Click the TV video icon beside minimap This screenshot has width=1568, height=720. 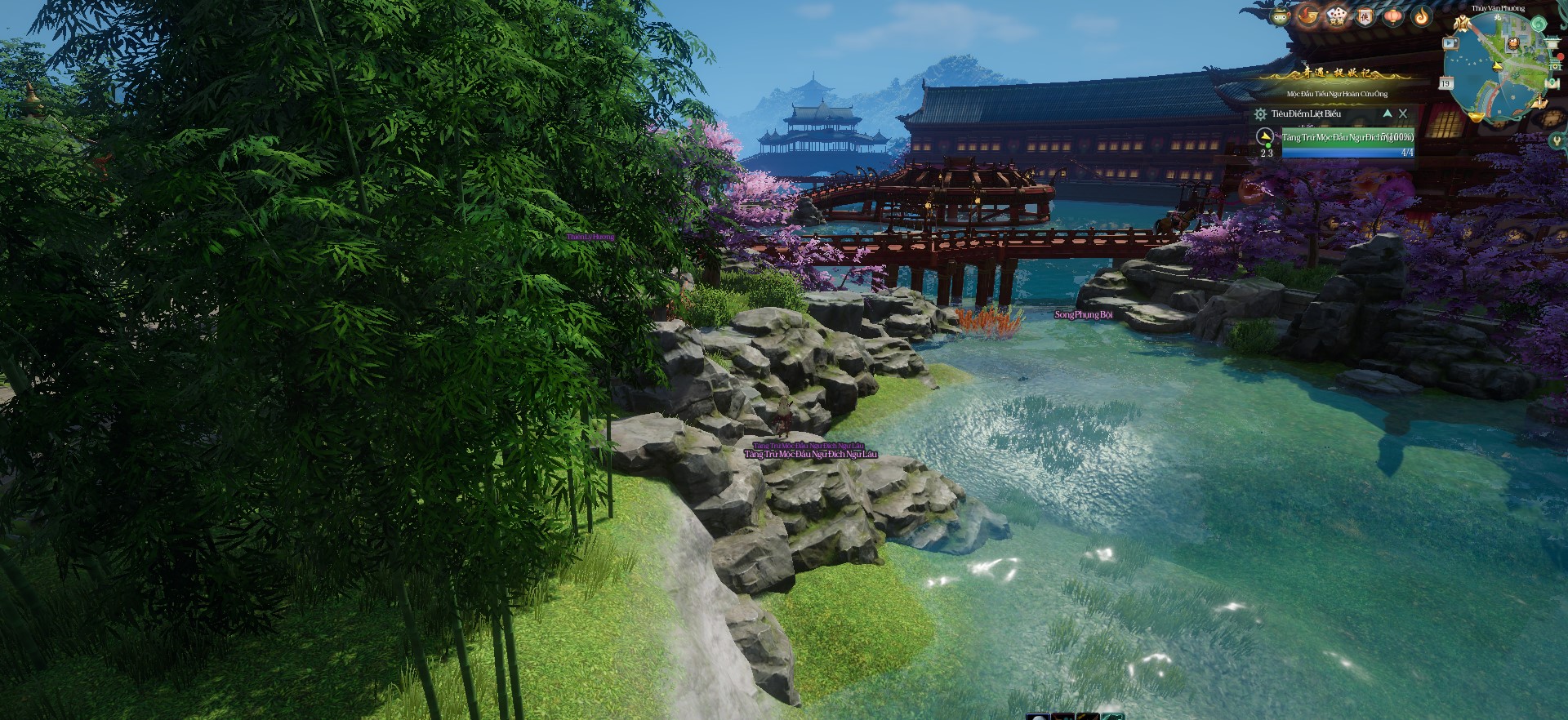point(1450,43)
